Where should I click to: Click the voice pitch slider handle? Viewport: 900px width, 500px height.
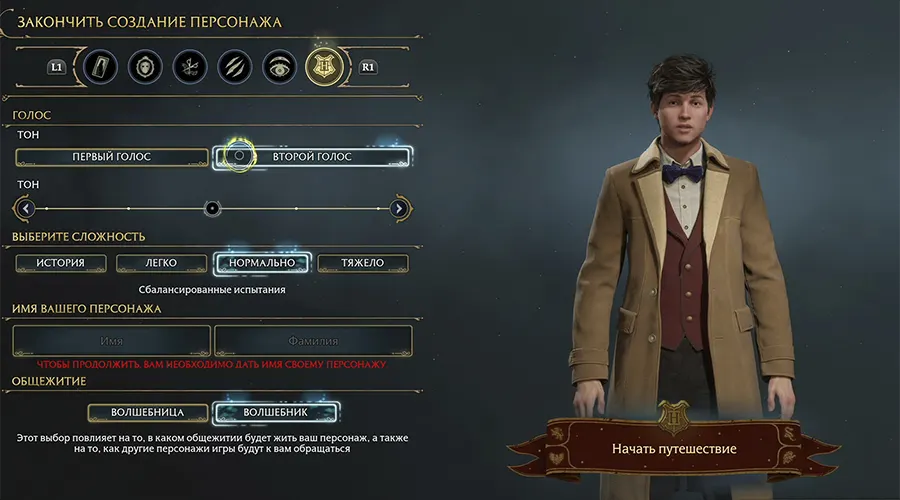pos(212,209)
